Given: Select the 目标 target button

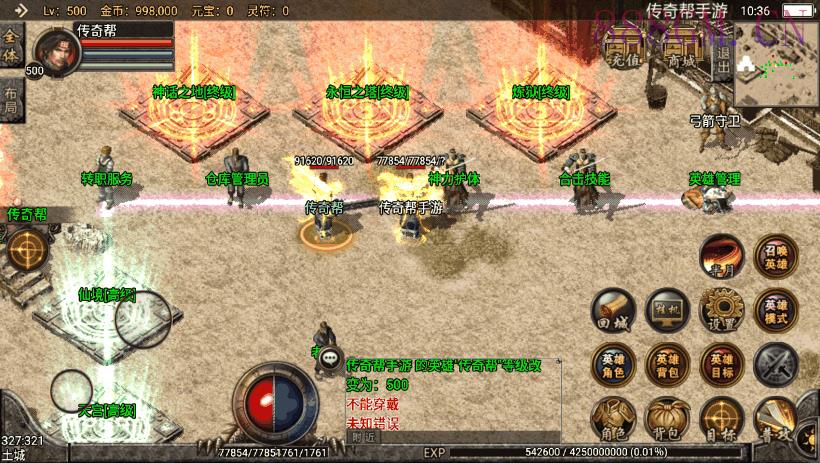Looking at the screenshot, I should point(721,420).
